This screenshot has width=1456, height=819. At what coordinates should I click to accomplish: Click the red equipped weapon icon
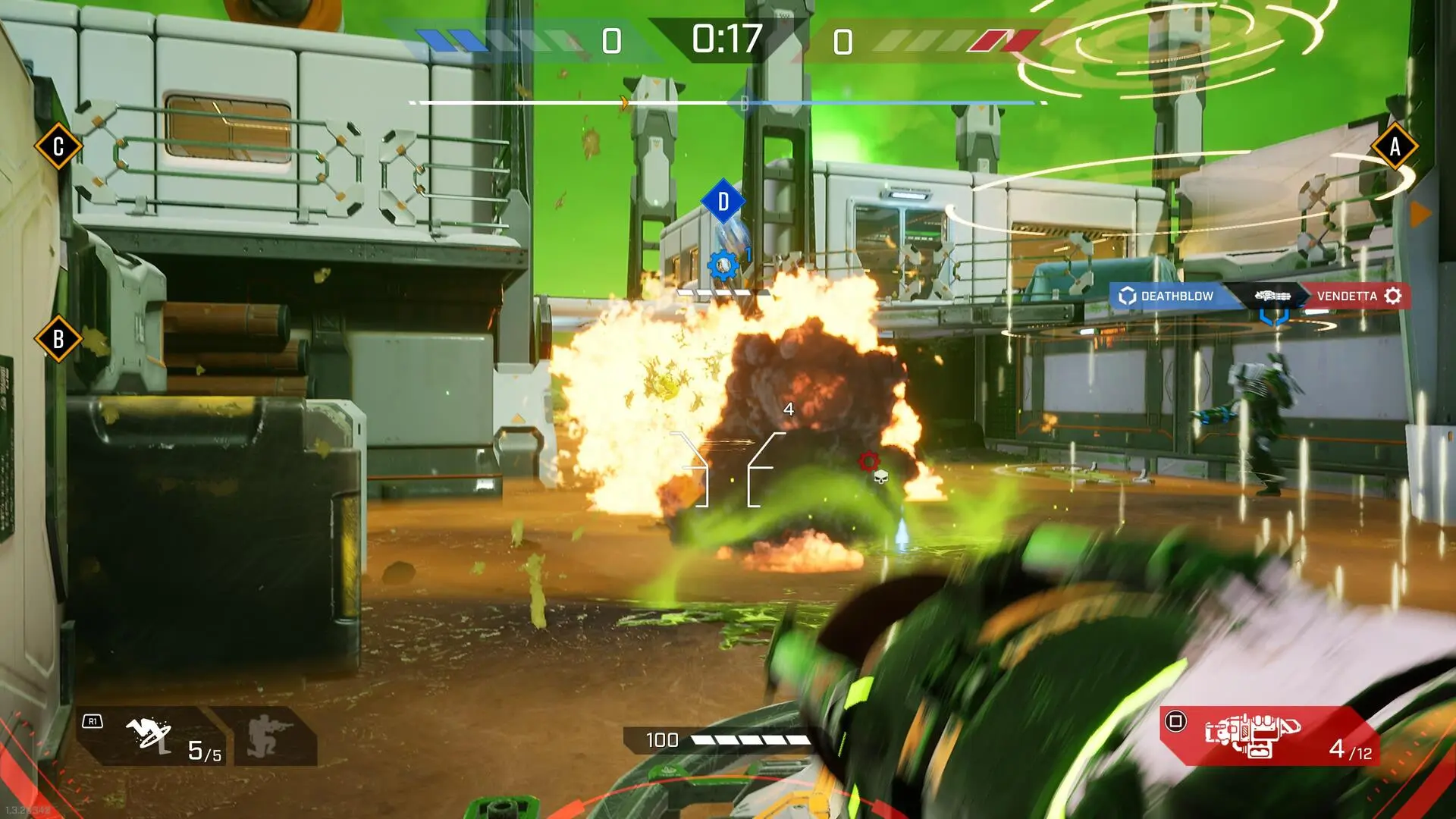[1252, 736]
